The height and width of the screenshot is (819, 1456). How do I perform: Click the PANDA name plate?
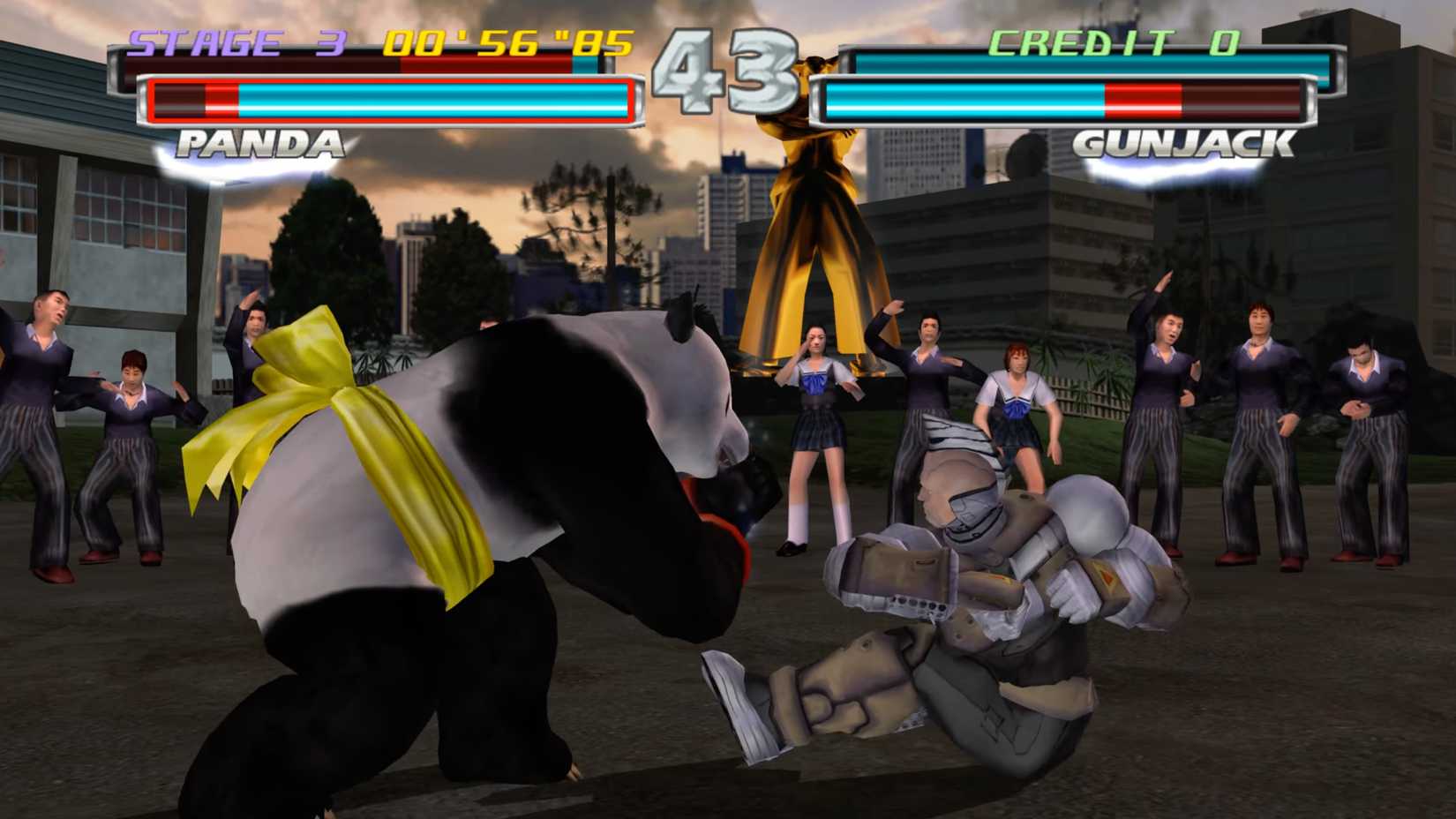pyautogui.click(x=260, y=141)
